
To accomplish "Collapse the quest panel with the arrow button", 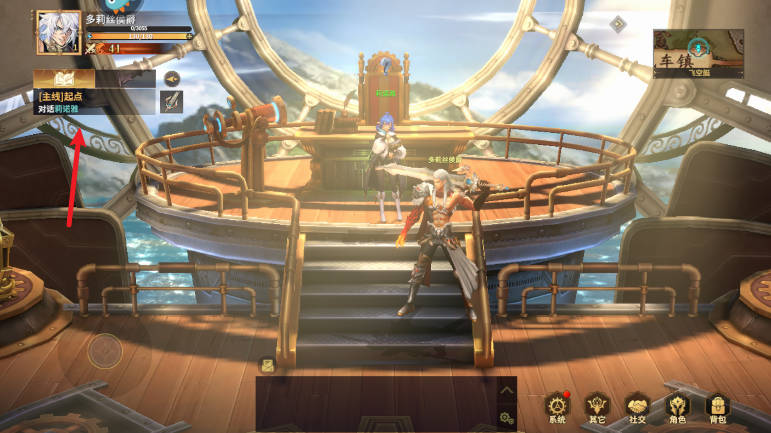I will (172, 78).
